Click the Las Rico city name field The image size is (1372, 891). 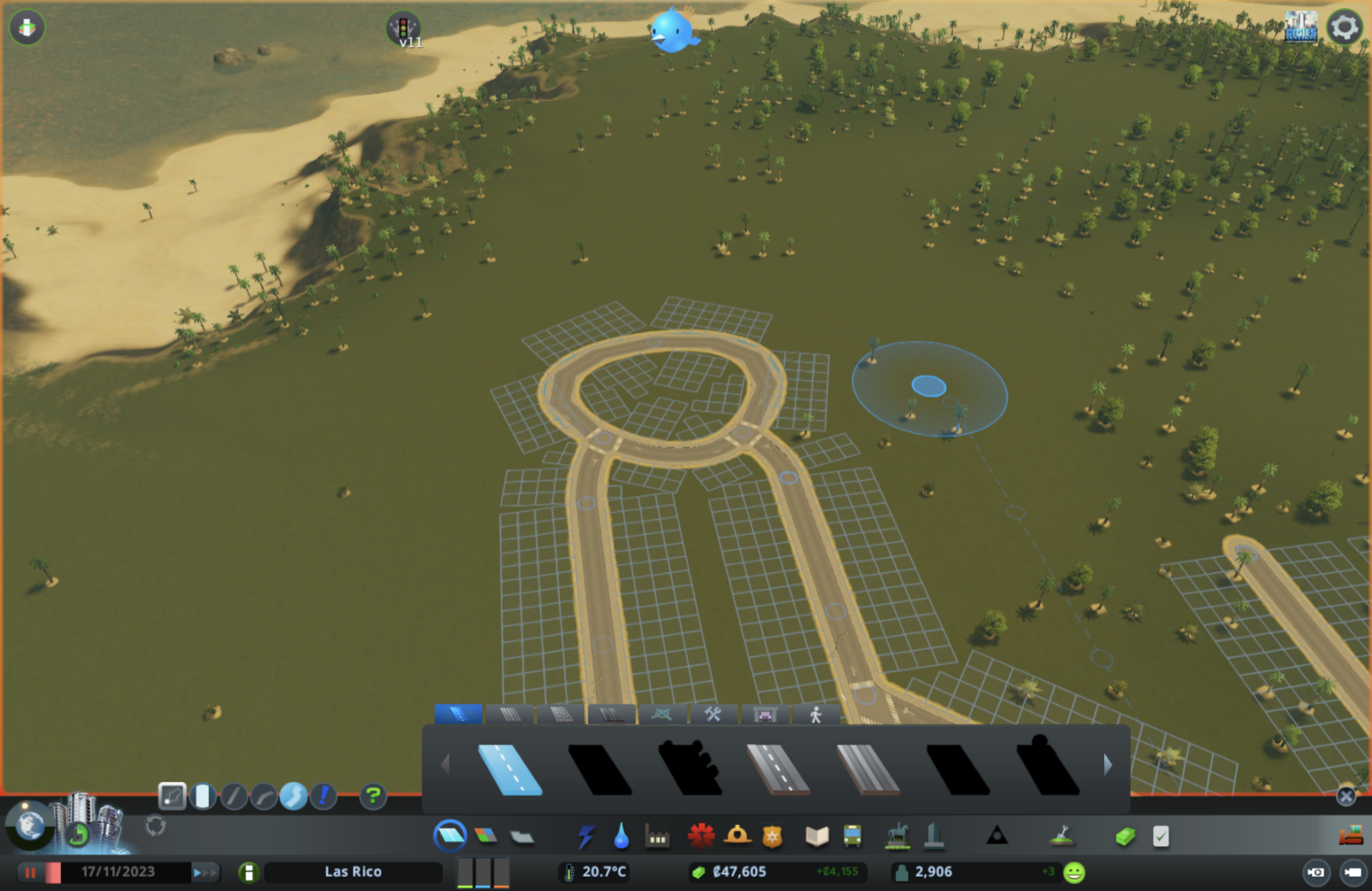(x=353, y=871)
